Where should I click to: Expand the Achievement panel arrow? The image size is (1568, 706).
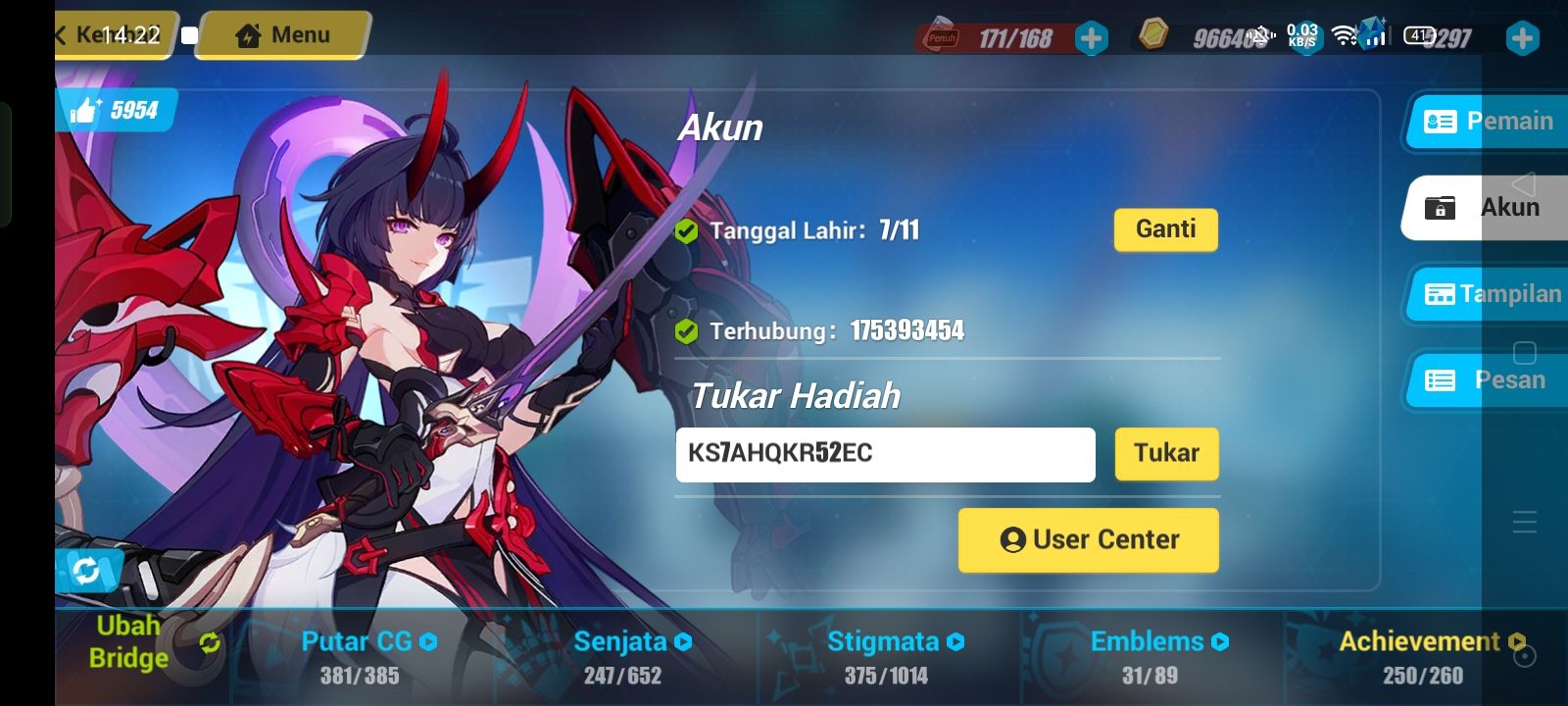[x=1517, y=642]
